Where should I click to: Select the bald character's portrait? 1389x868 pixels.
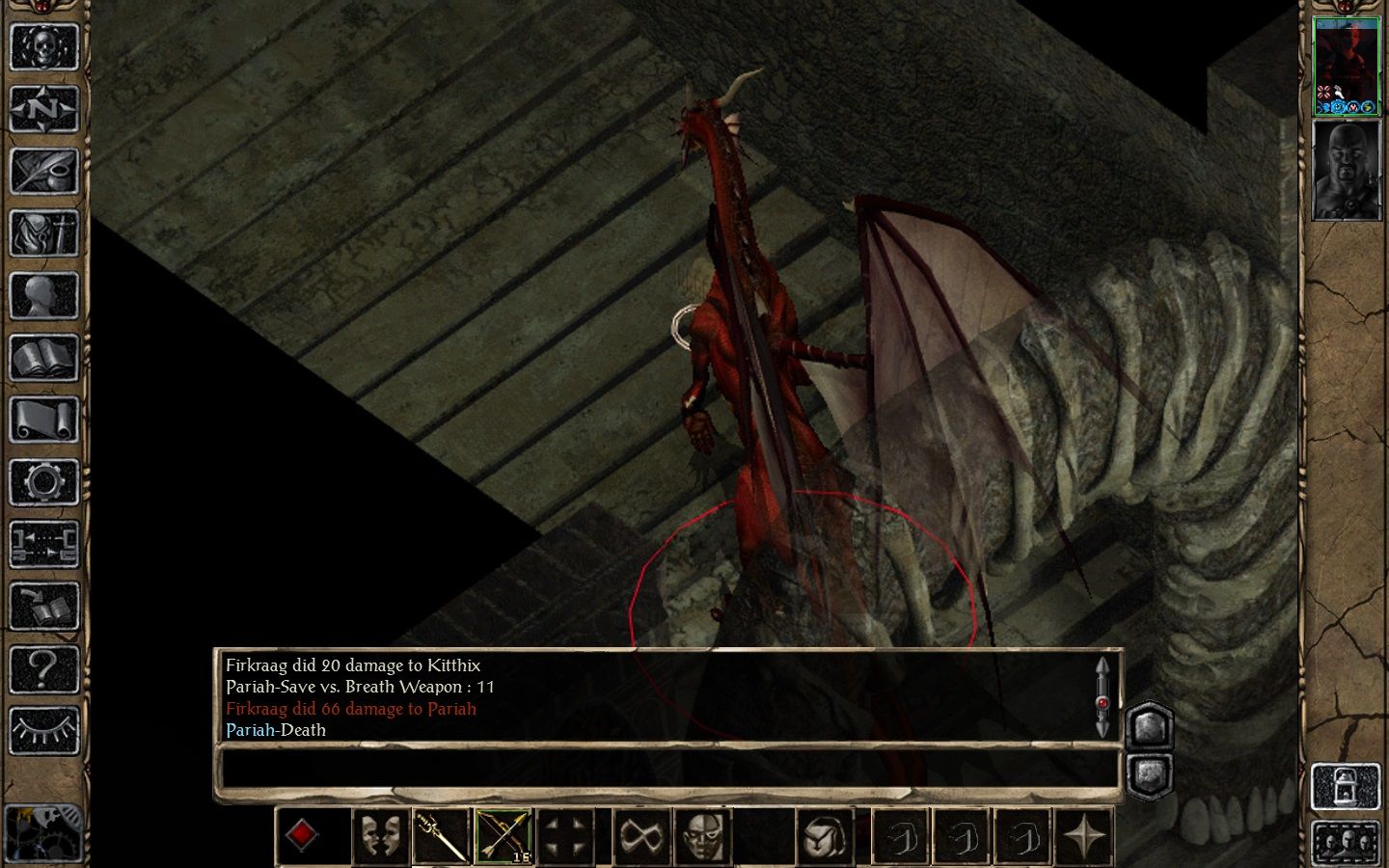coord(1347,170)
